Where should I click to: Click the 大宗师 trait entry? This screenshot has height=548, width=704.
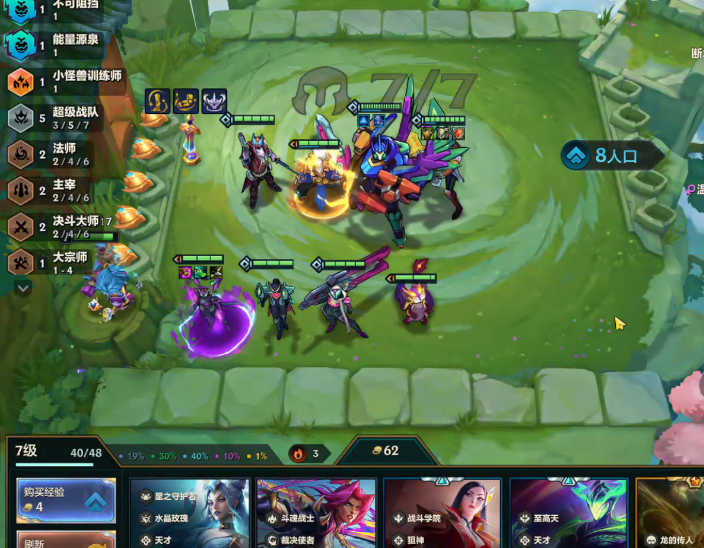60,262
